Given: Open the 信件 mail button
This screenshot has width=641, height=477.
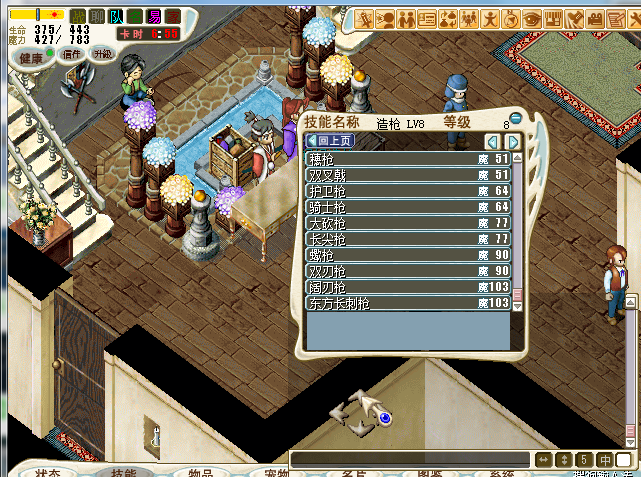Looking at the screenshot, I should 72,54.
